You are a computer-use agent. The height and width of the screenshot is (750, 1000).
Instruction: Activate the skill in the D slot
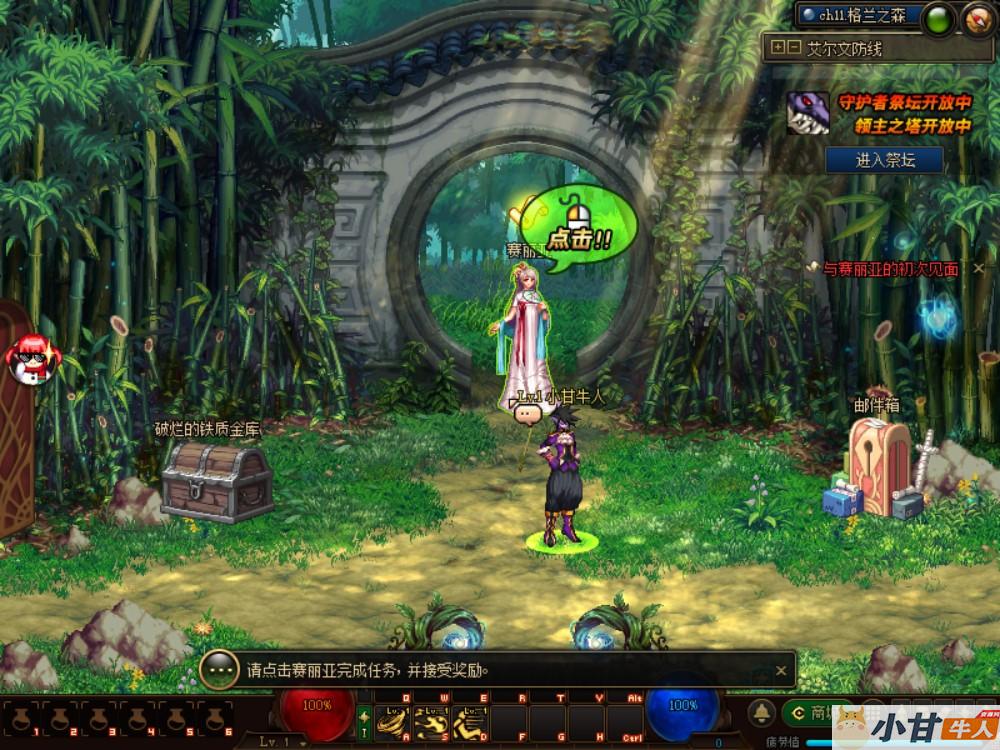468,722
